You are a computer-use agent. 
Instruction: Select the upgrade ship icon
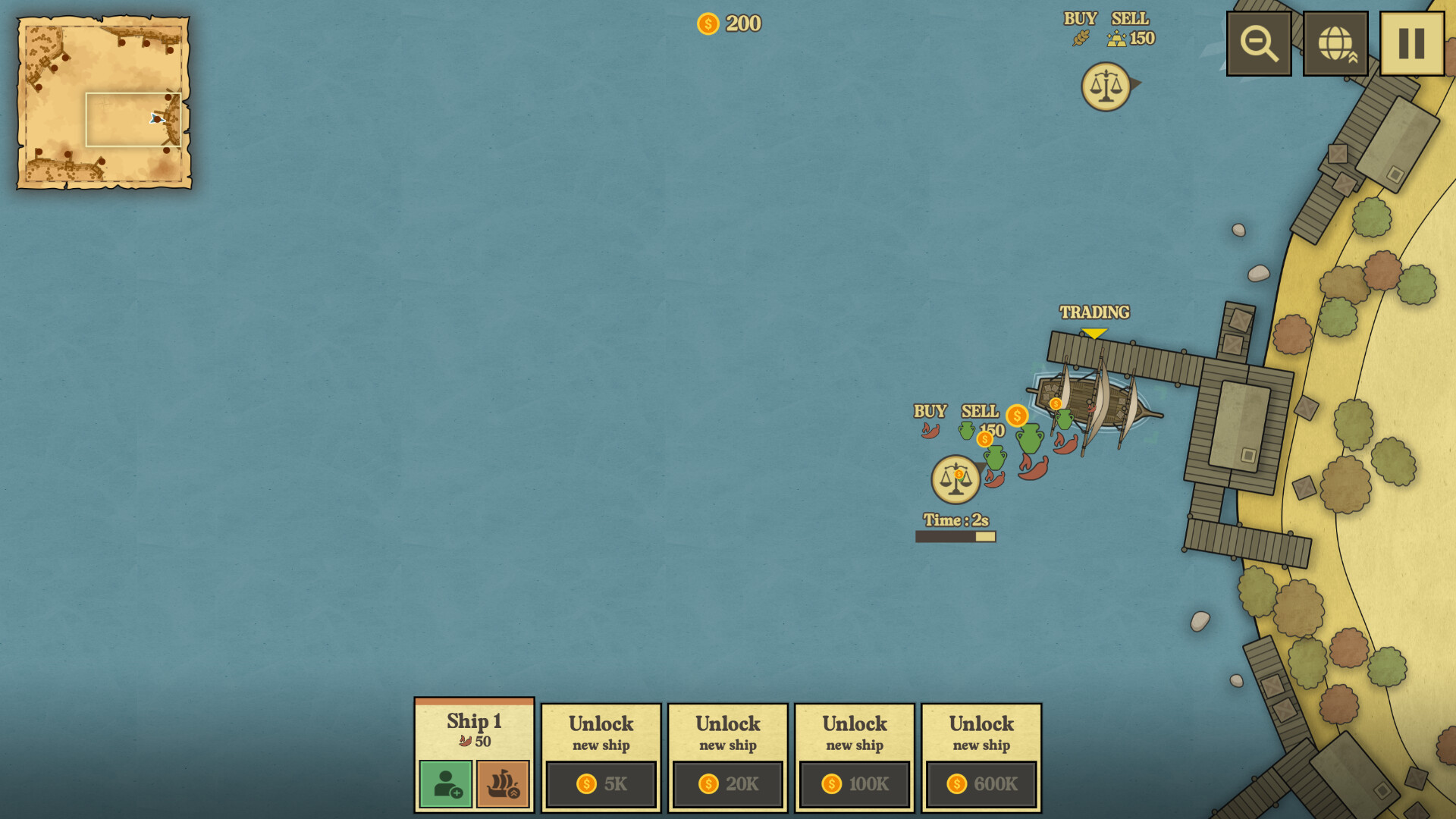pyautogui.click(x=503, y=784)
